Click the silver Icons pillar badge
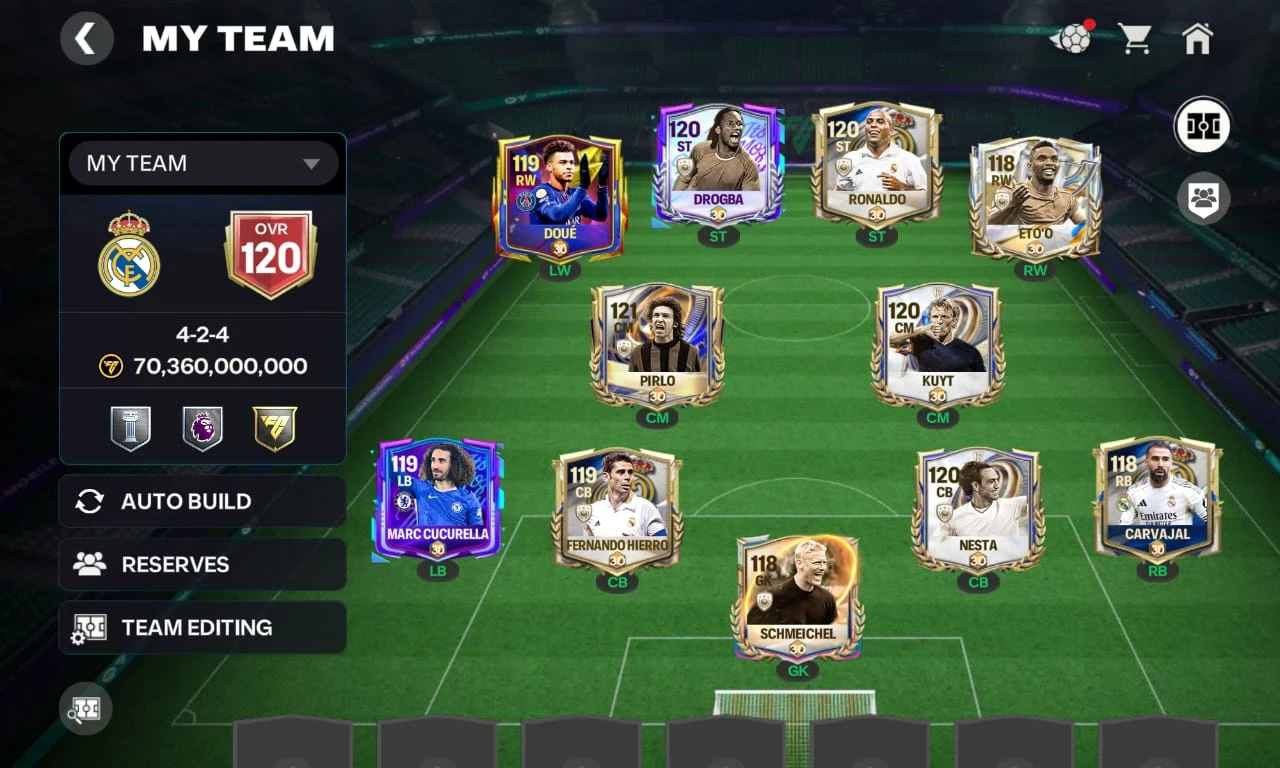This screenshot has height=768, width=1280. [128, 427]
